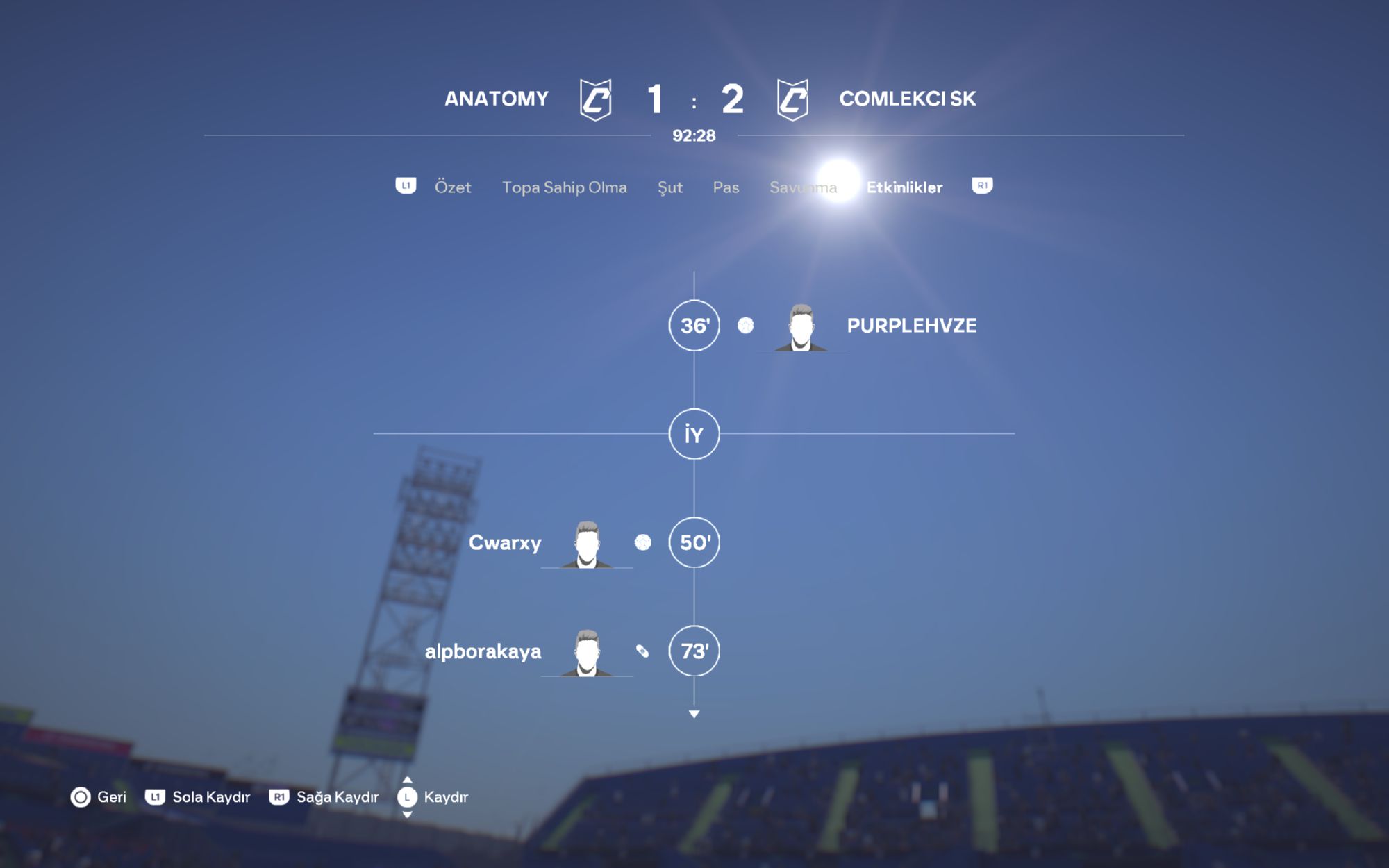Select alpborakaya's 73' event
Viewport: 1389px width, 868px height.
click(x=483, y=651)
